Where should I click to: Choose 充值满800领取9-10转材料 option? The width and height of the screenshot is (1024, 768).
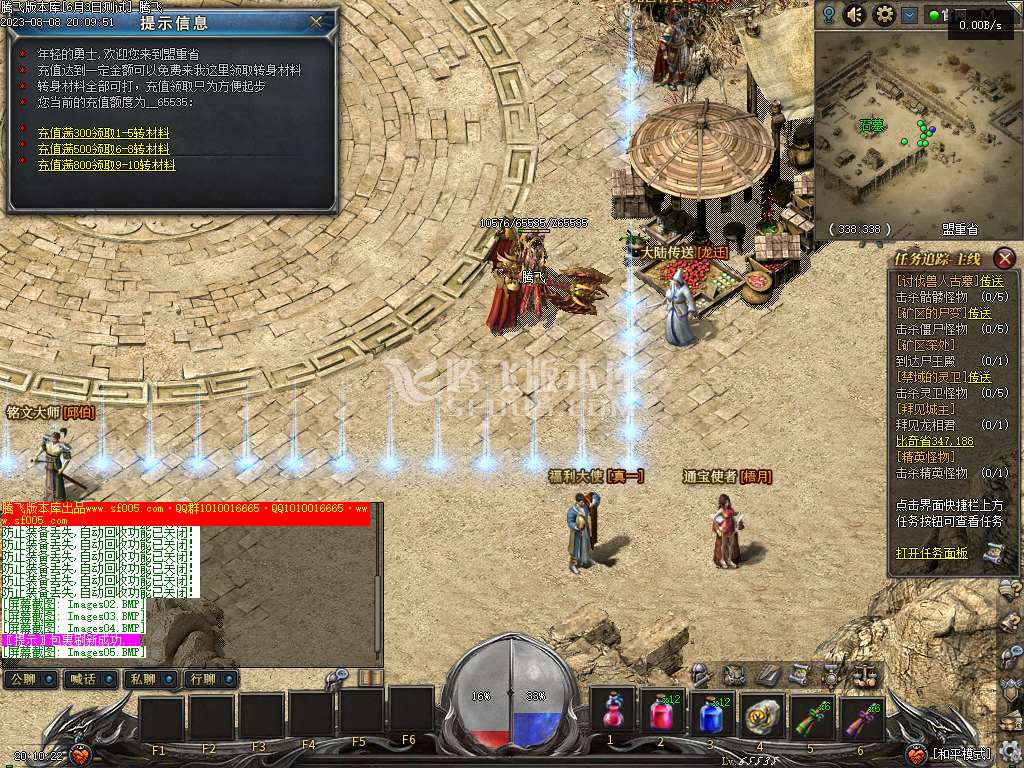tap(106, 165)
